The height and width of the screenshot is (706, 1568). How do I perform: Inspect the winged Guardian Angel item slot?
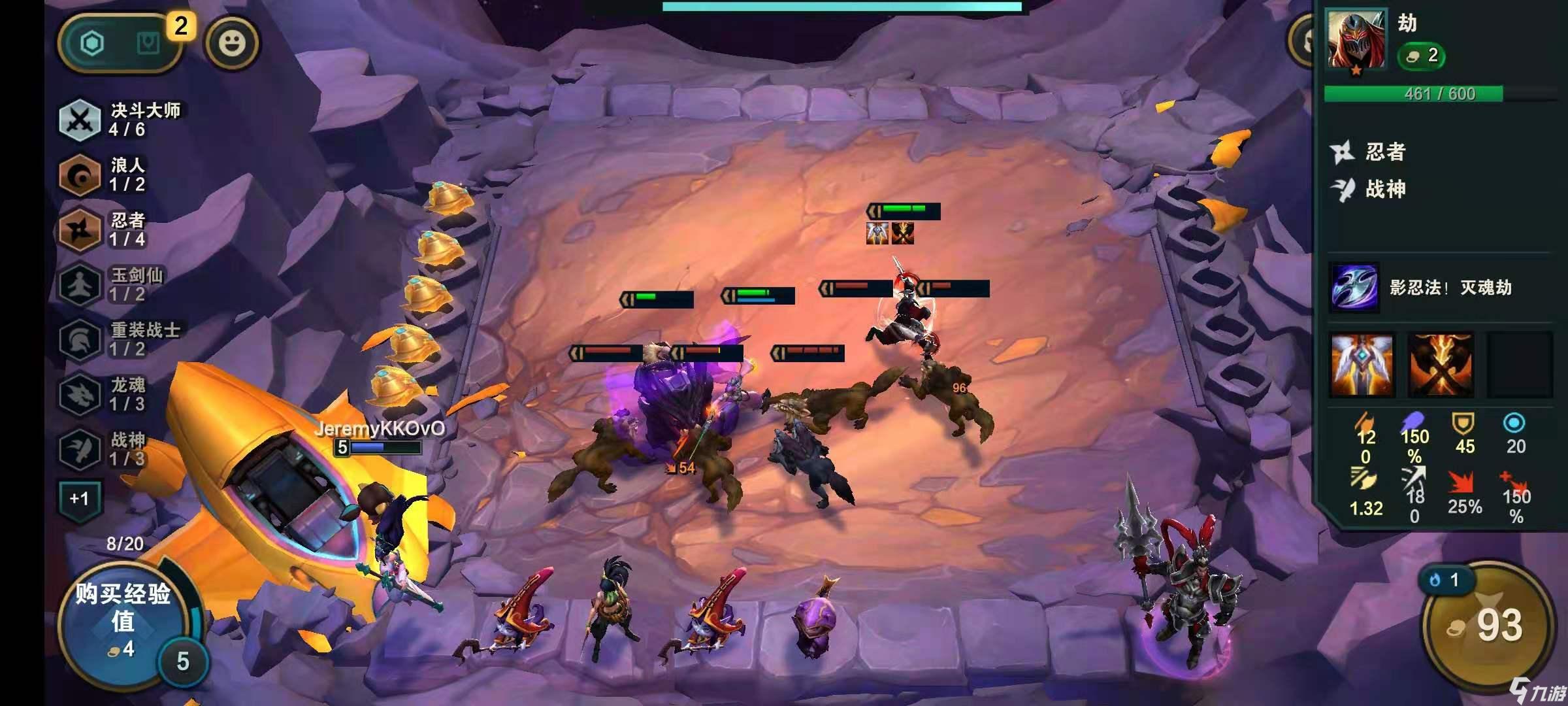pos(1362,365)
